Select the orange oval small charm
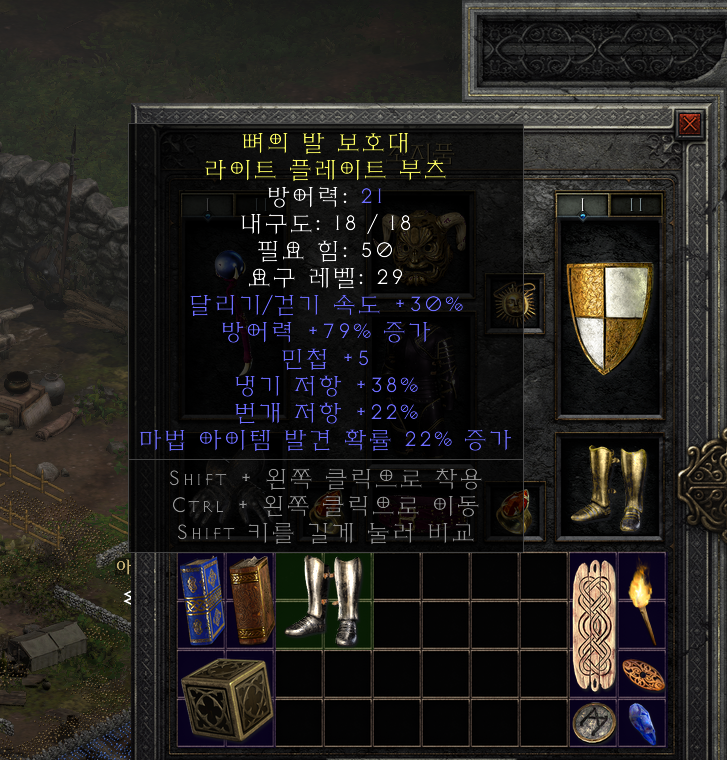Image resolution: width=727 pixels, height=760 pixels. pos(641,673)
